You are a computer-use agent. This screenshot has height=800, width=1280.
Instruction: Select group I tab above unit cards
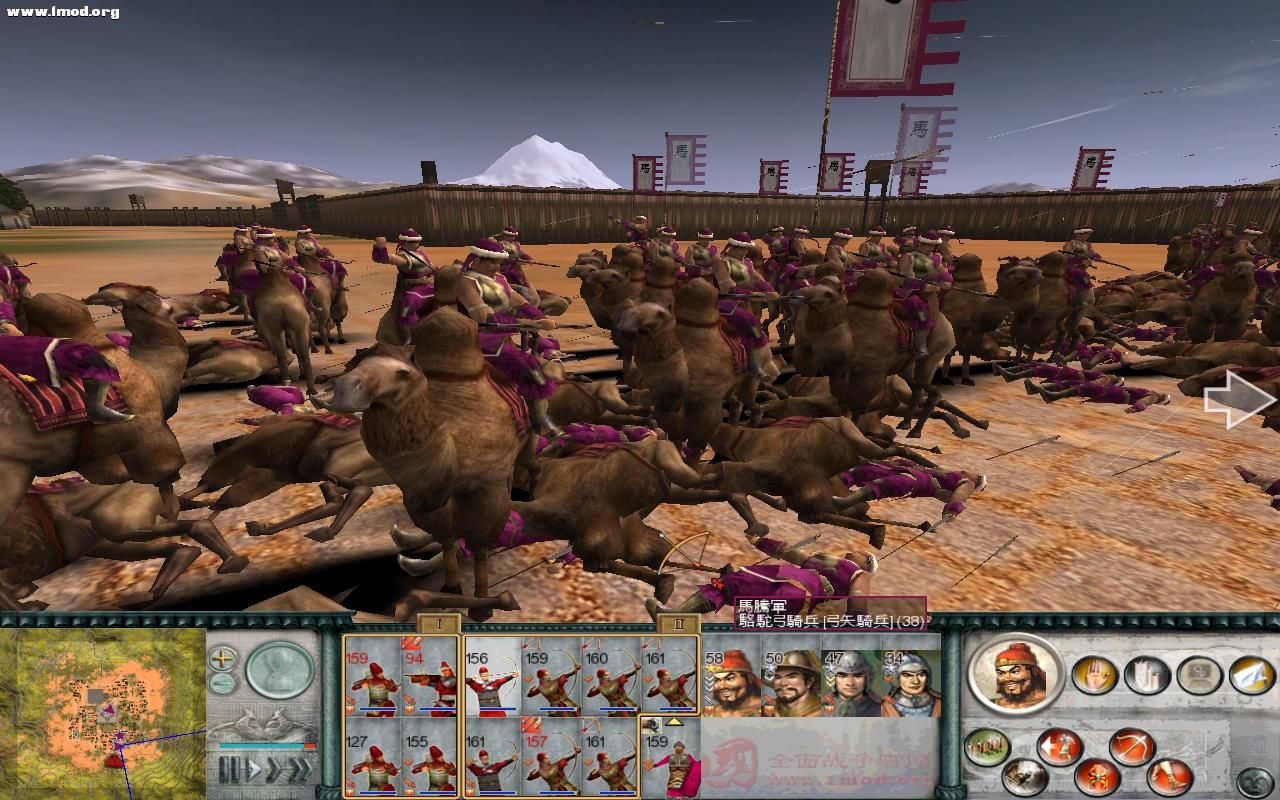pyautogui.click(x=438, y=625)
